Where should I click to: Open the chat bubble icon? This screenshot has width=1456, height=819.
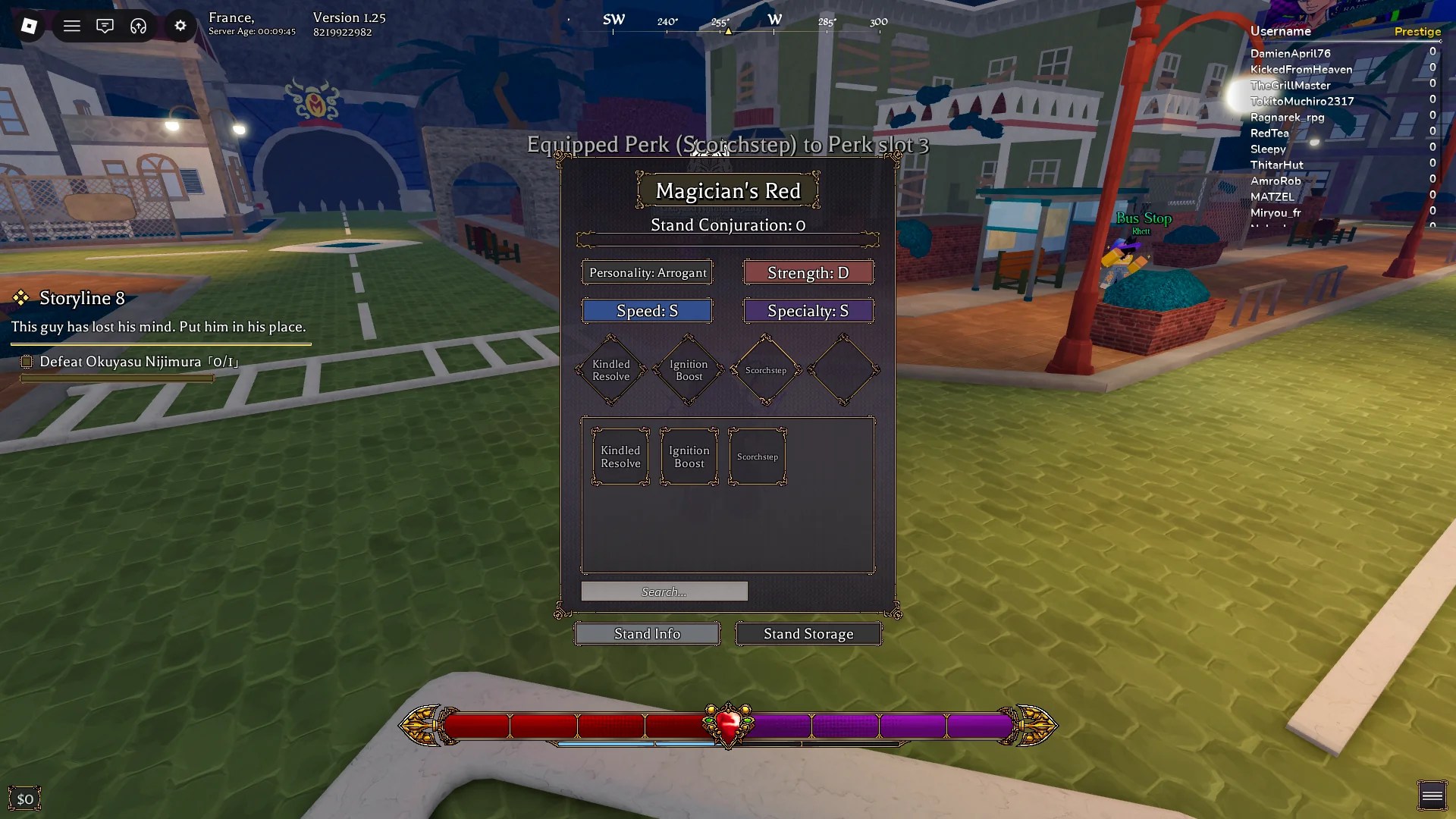[105, 26]
